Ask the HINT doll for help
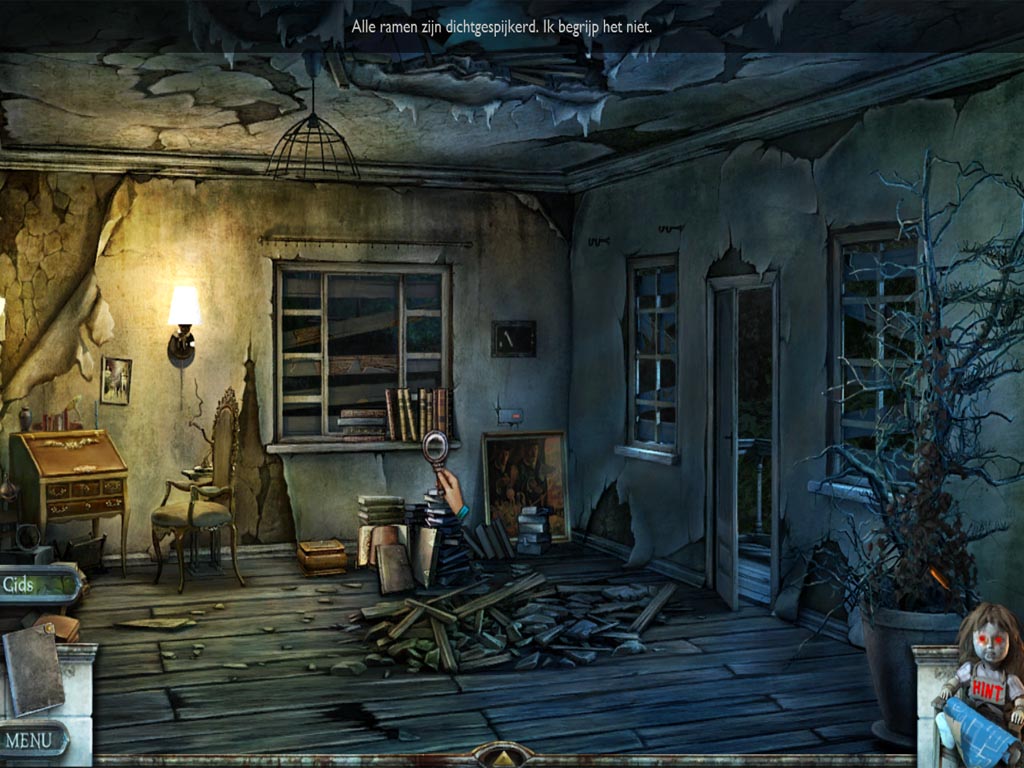This screenshot has height=768, width=1024. [x=989, y=661]
